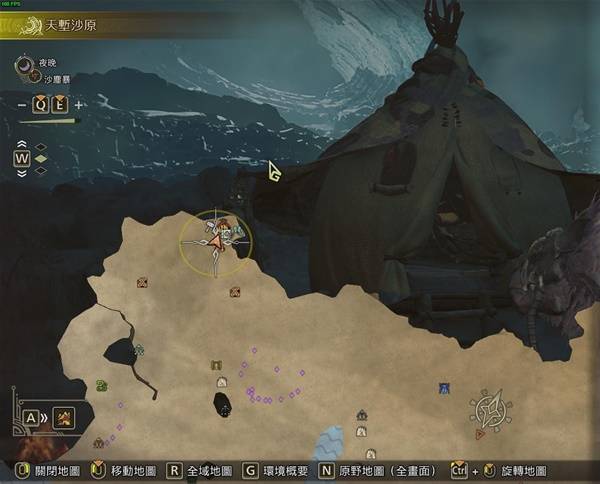Select the blue camp marker on the map
The width and height of the screenshot is (600, 484).
coord(443,388)
